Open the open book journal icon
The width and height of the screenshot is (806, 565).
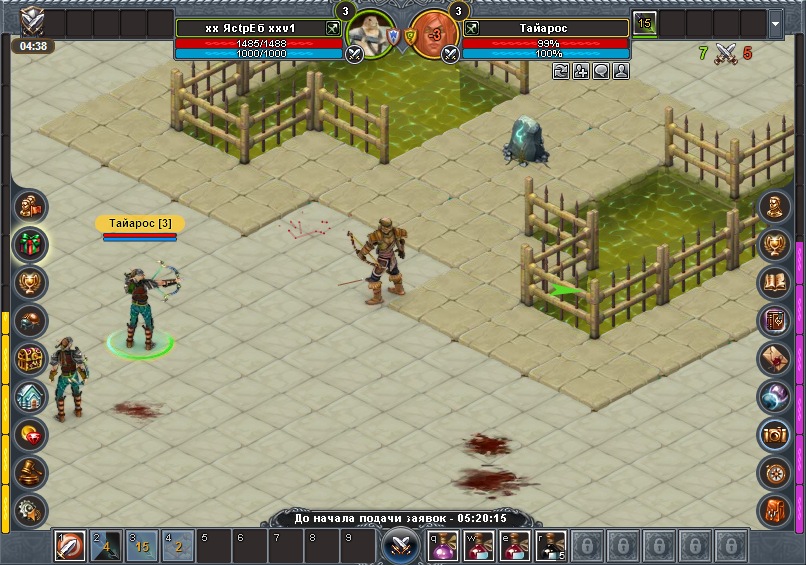(x=775, y=282)
